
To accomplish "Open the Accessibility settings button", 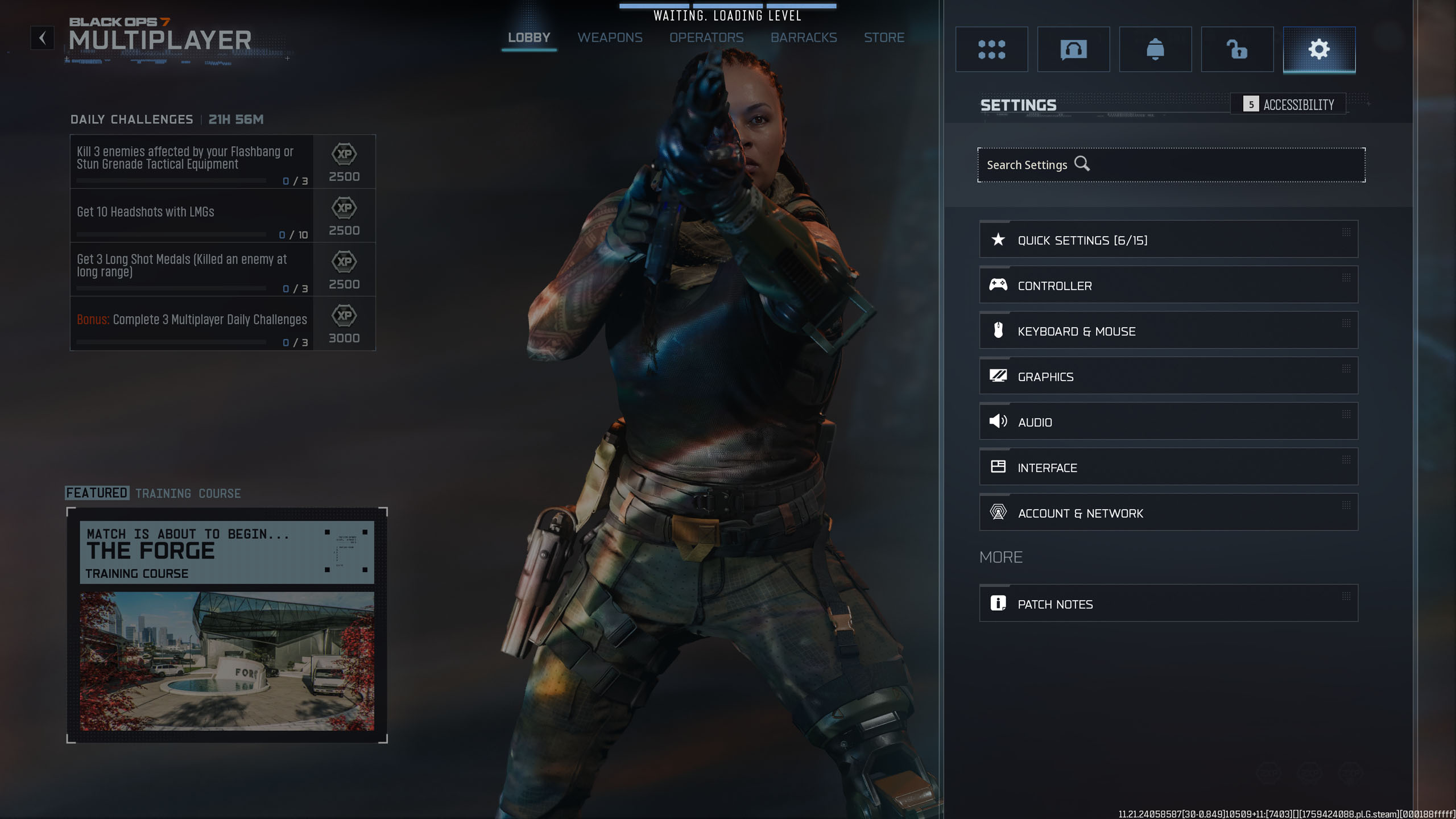I will click(x=1288, y=104).
